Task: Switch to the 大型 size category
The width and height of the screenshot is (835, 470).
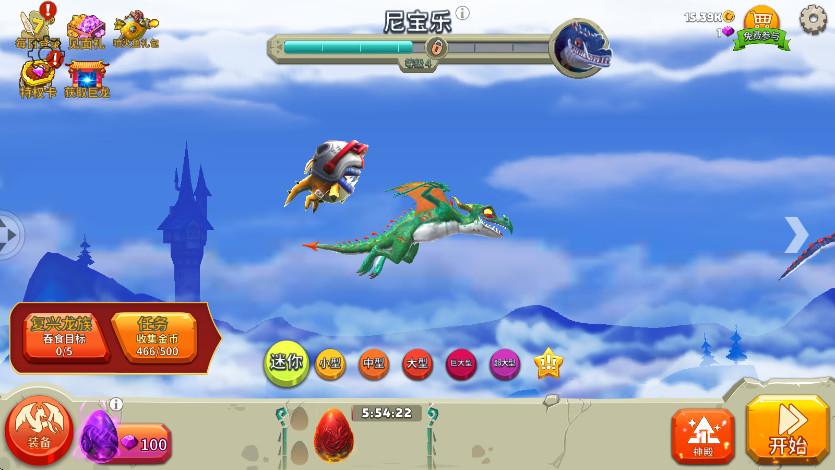Action: click(417, 364)
